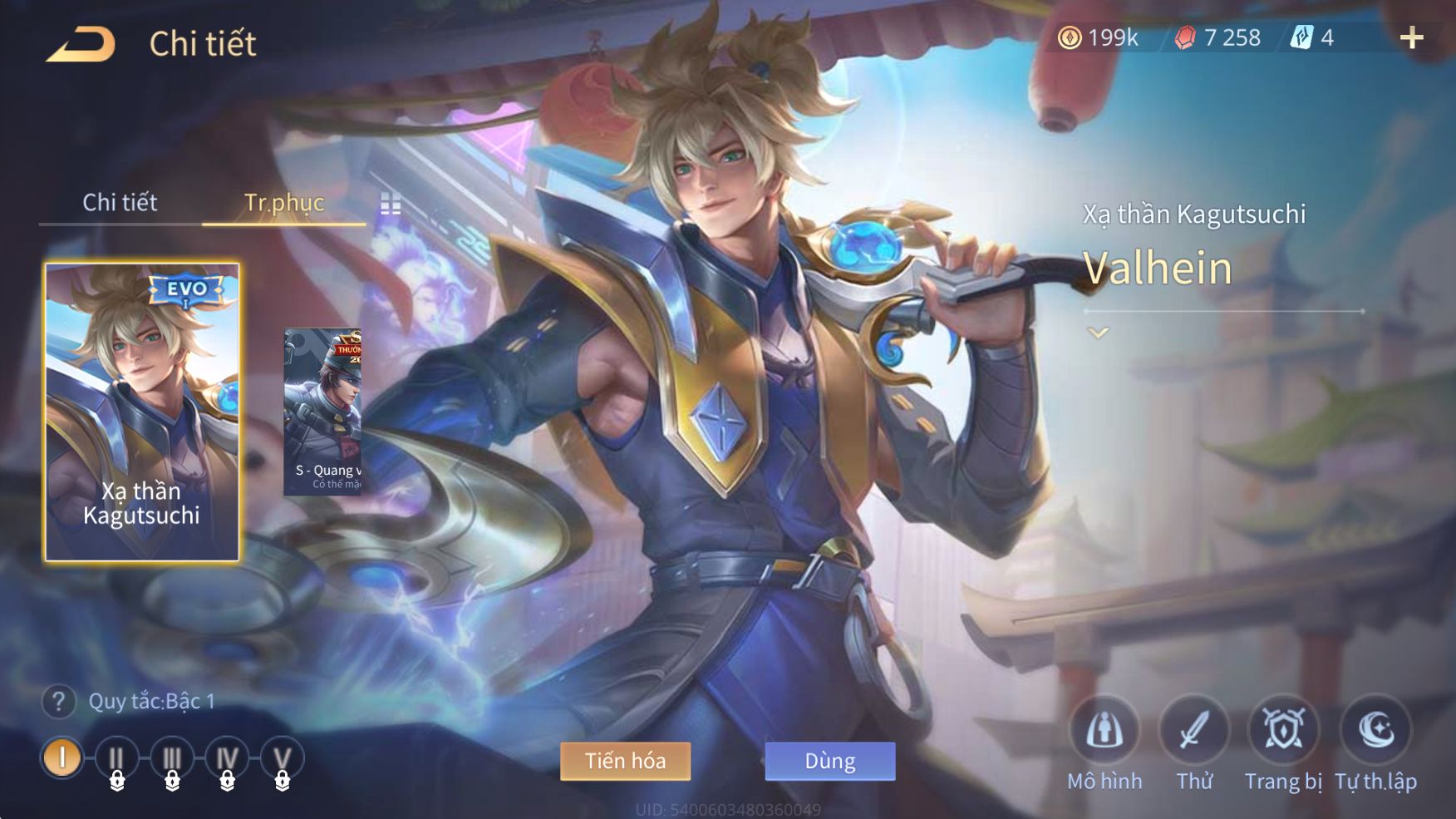Image resolution: width=1456 pixels, height=819 pixels.
Task: Select locked evolution tier III
Action: 172,759
